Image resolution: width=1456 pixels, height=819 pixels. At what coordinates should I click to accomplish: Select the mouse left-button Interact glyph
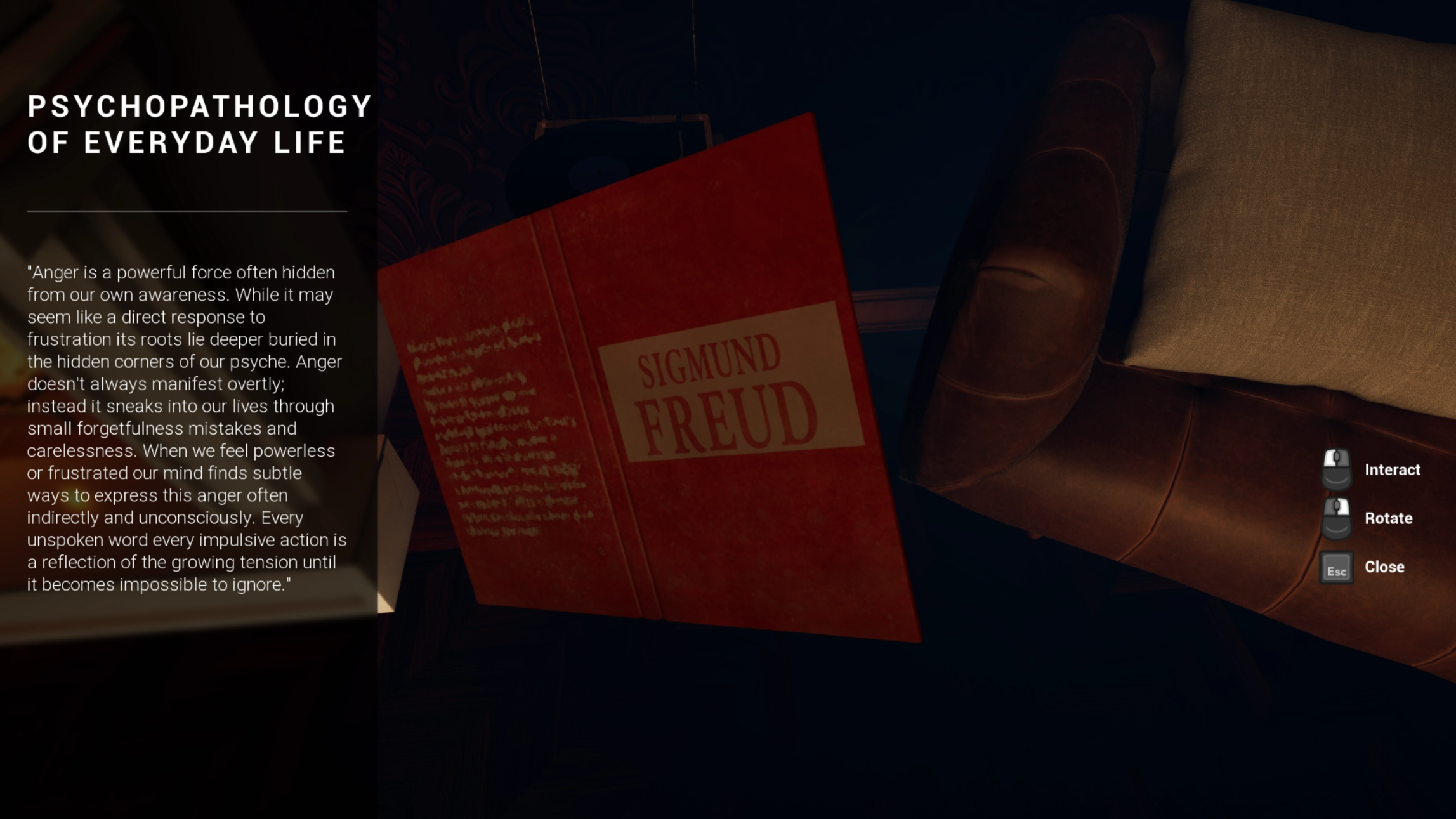click(x=1336, y=470)
